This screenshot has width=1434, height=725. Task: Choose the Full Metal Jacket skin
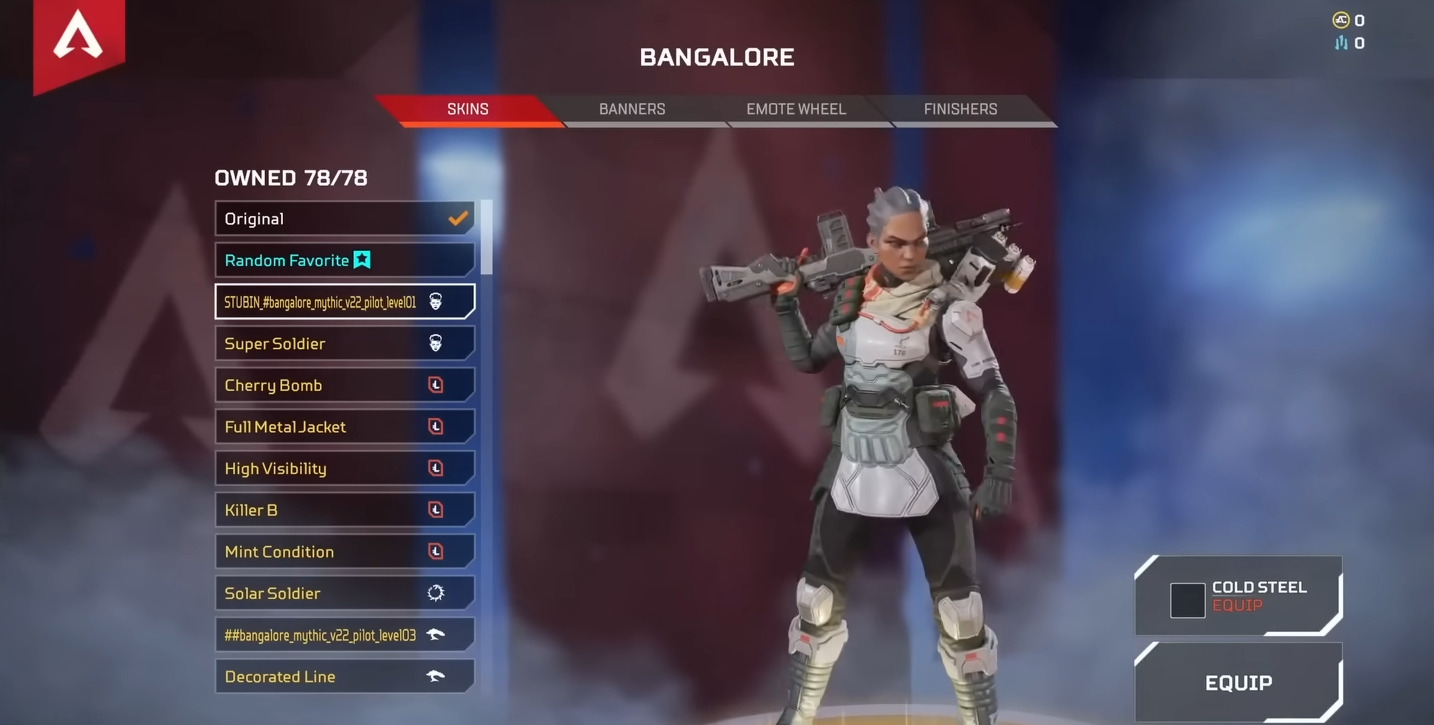[x=344, y=427]
